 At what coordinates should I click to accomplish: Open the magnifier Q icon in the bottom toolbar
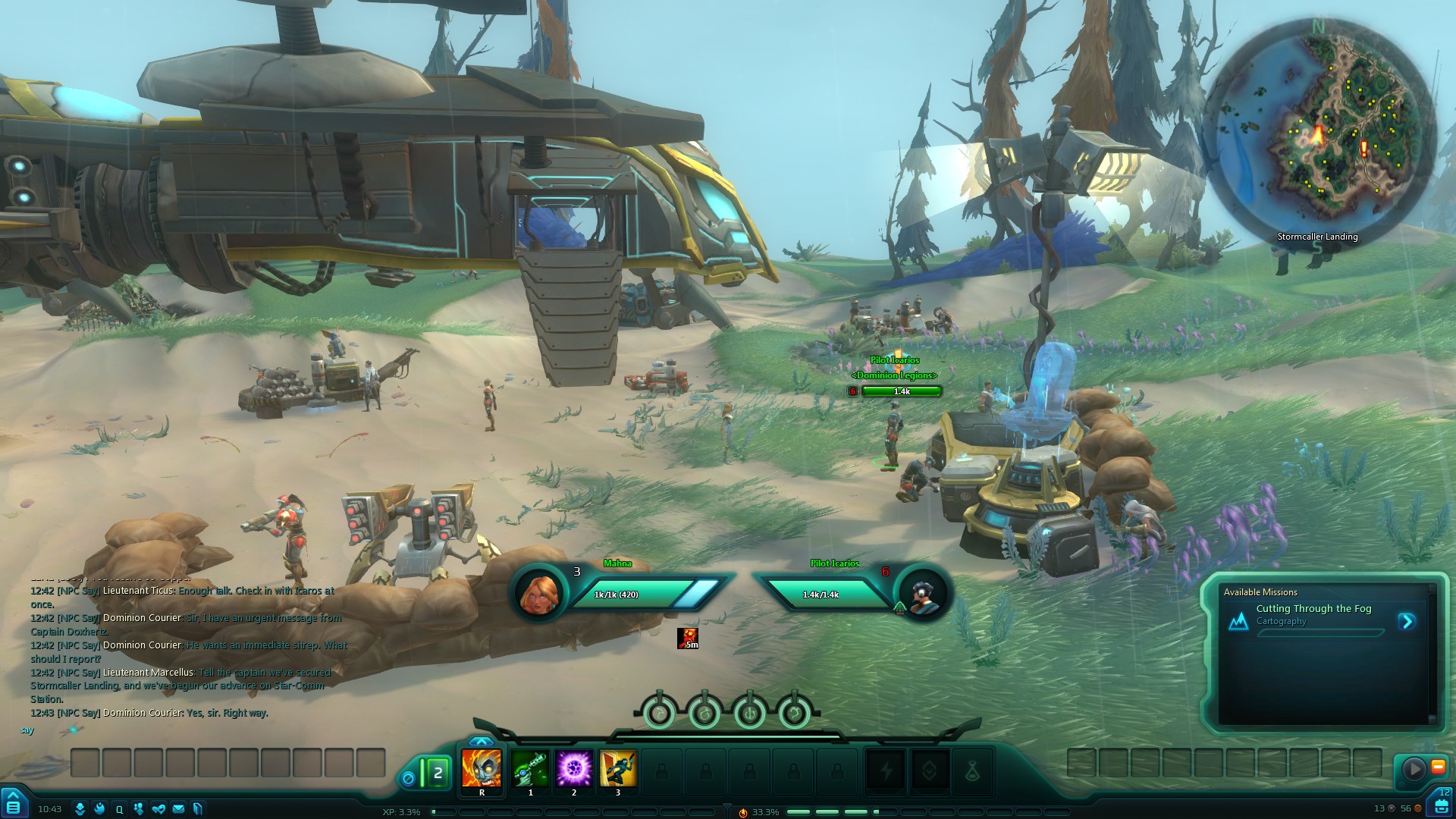coord(119,809)
